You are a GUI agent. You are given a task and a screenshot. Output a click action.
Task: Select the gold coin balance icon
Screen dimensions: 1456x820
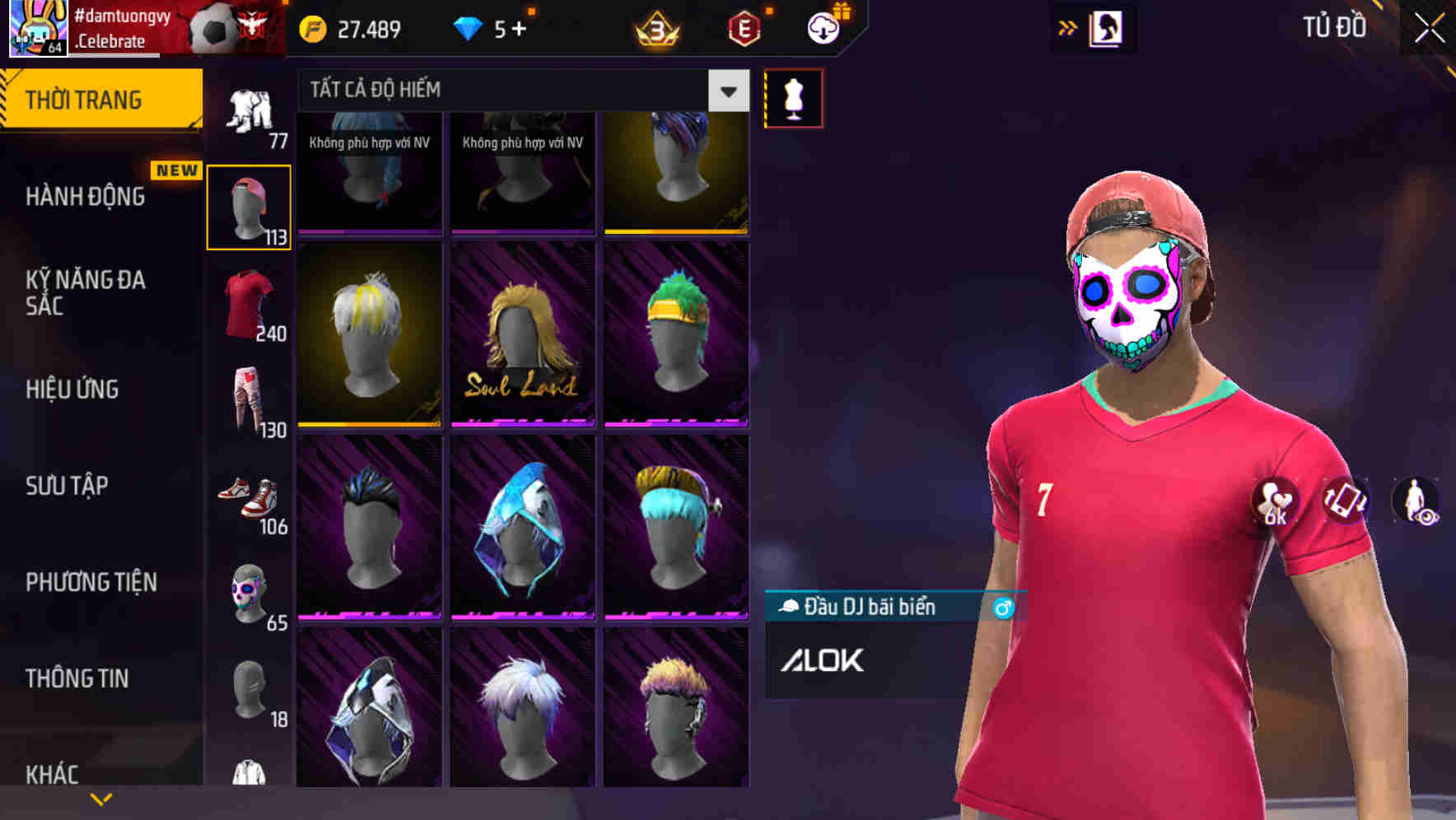(x=313, y=29)
